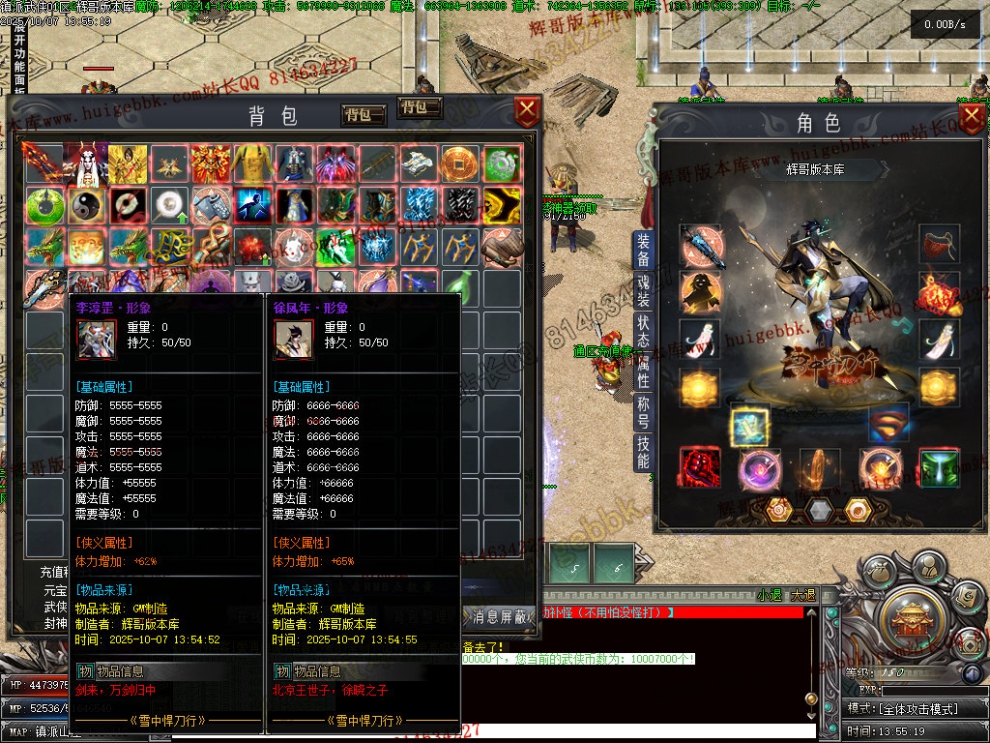This screenshot has width=990, height=743.
Task: Close the 角色 character panel
Action: point(970,118)
